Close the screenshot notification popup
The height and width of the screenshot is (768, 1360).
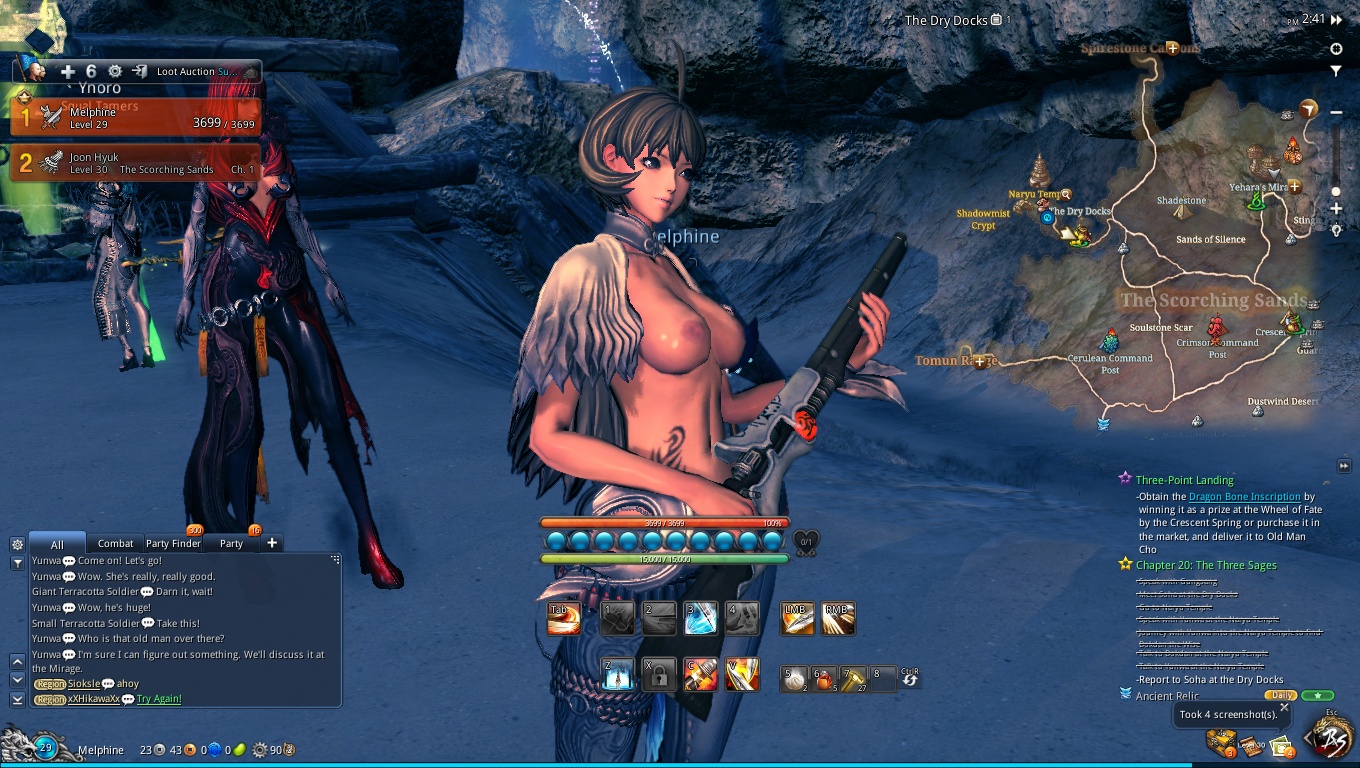point(1284,708)
